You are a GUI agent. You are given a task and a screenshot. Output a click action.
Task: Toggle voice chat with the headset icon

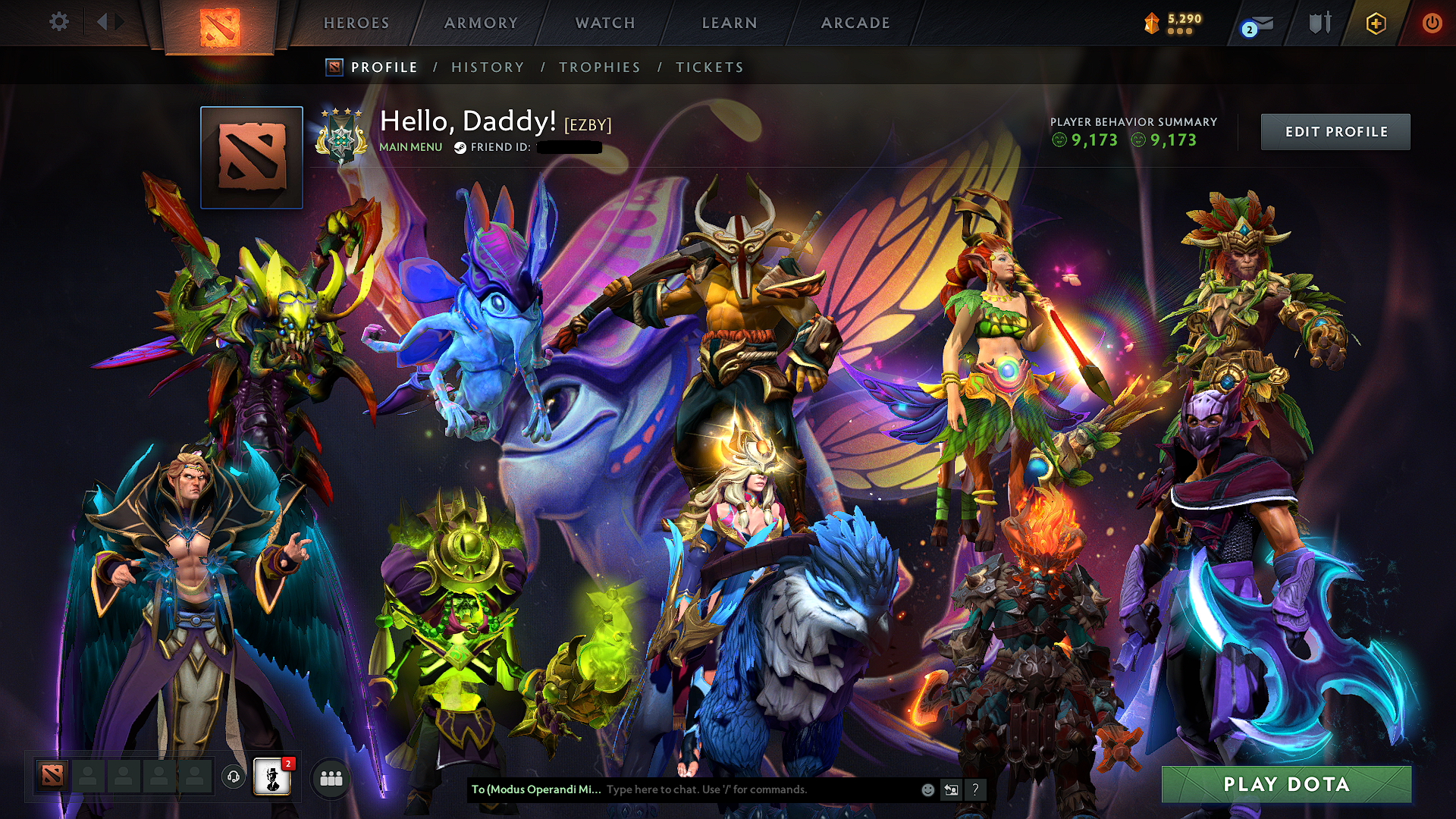233,778
